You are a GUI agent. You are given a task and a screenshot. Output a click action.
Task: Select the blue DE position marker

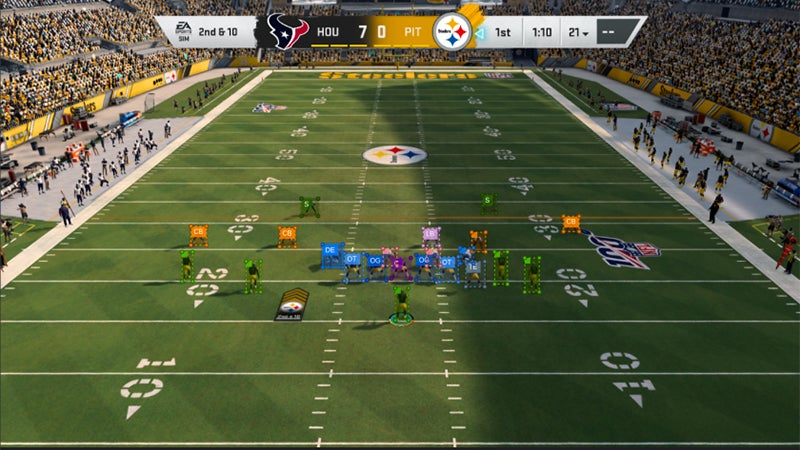pyautogui.click(x=328, y=249)
